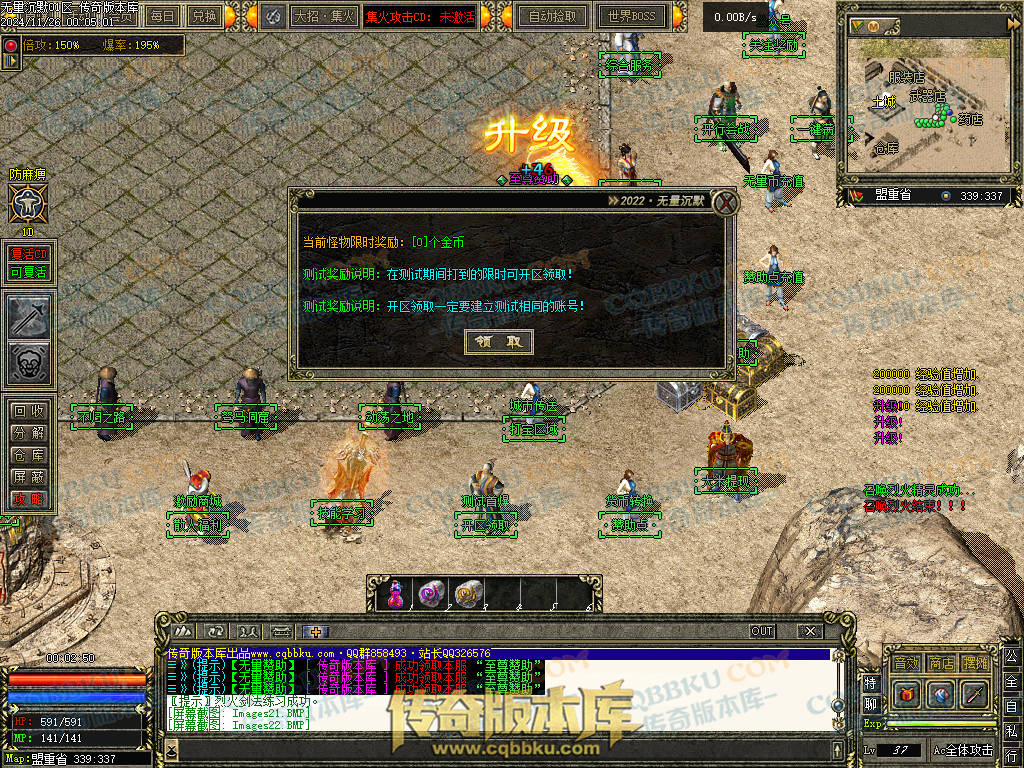The height and width of the screenshot is (768, 1024).
Task: Open the 分解 decompose menu
Action: [x=27, y=433]
